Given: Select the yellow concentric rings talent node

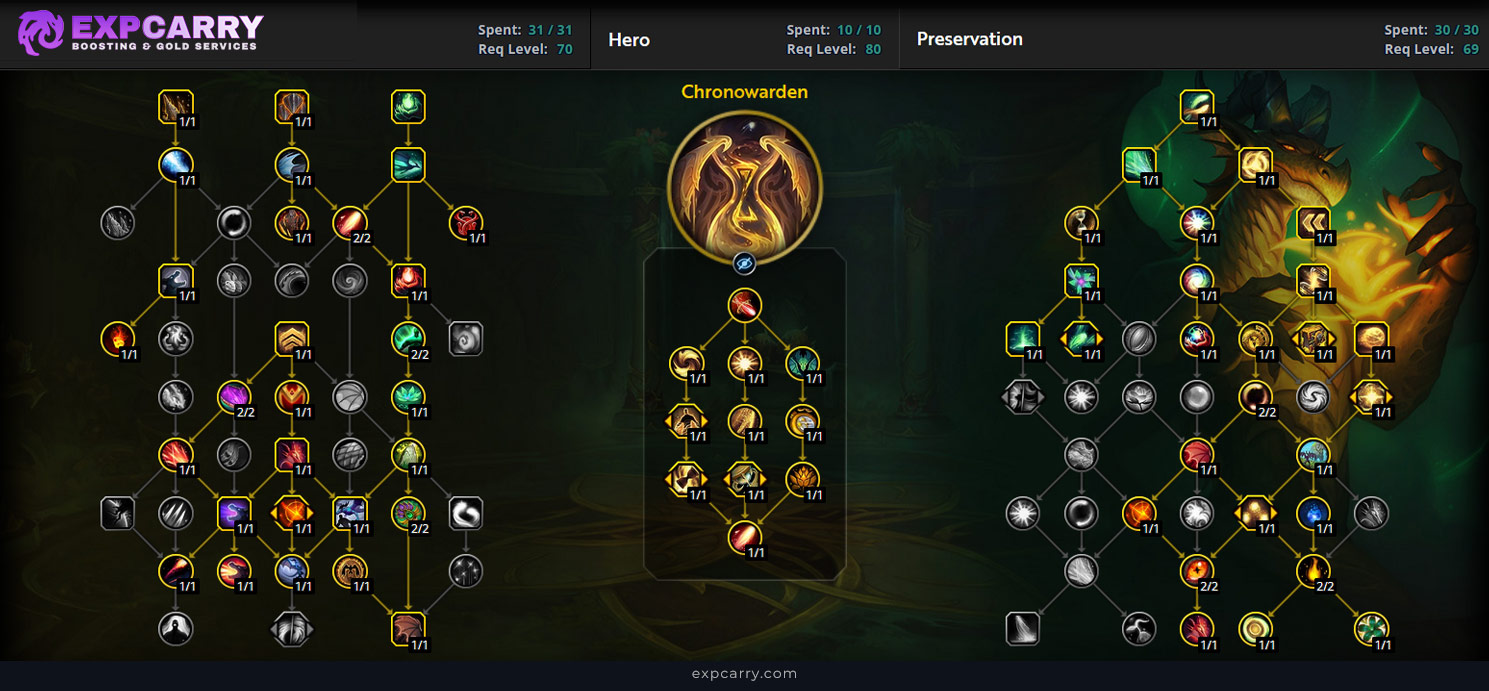Looking at the screenshot, I should point(1255,629).
